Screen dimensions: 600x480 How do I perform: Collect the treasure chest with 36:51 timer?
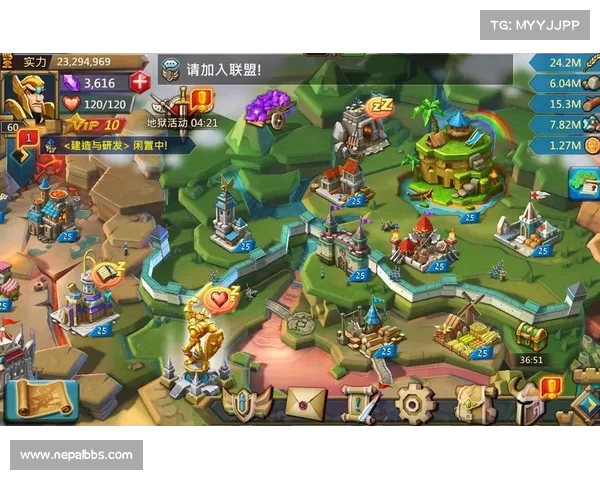531,338
